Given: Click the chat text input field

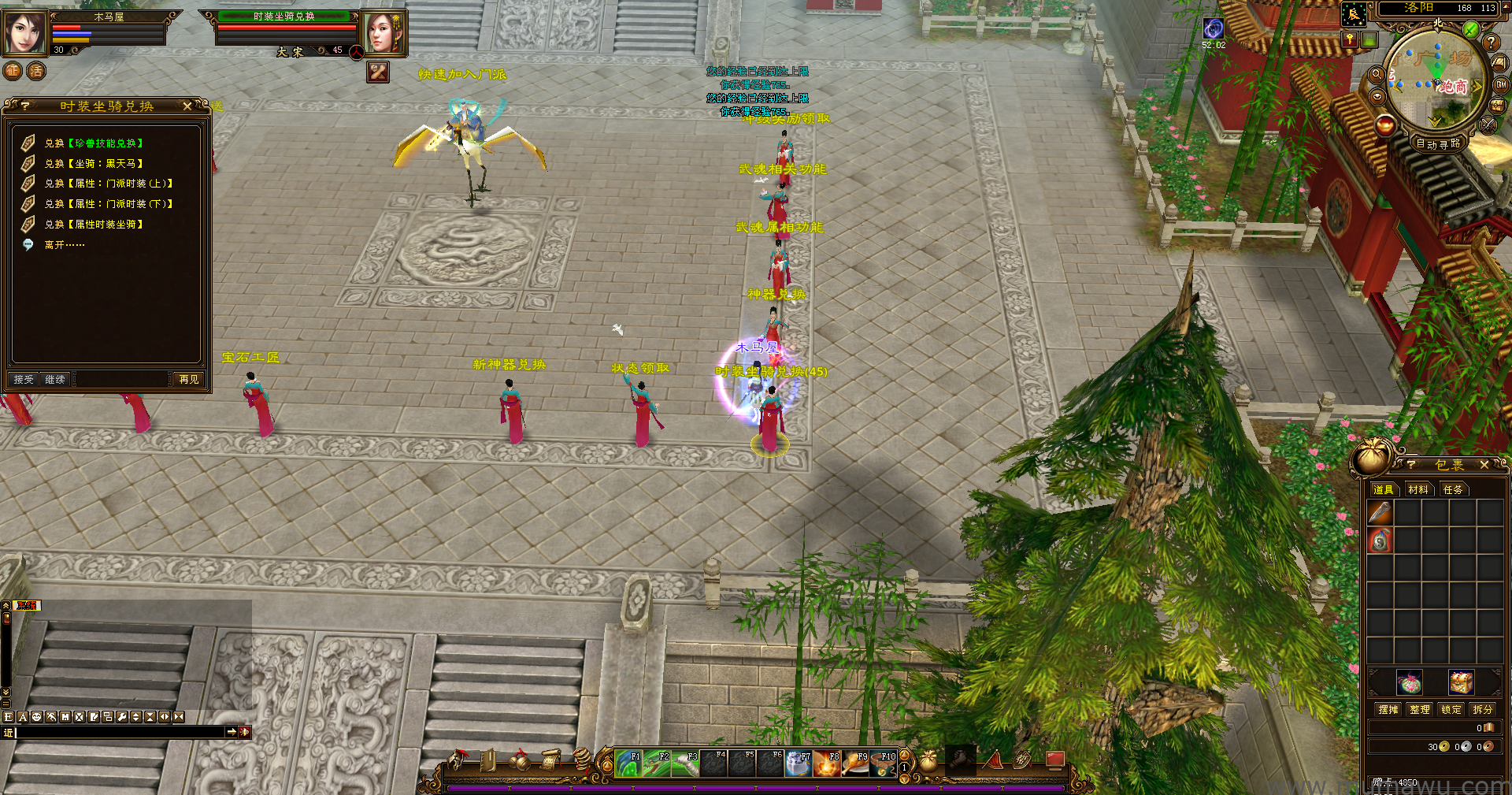Looking at the screenshot, I should pyautogui.click(x=120, y=733).
